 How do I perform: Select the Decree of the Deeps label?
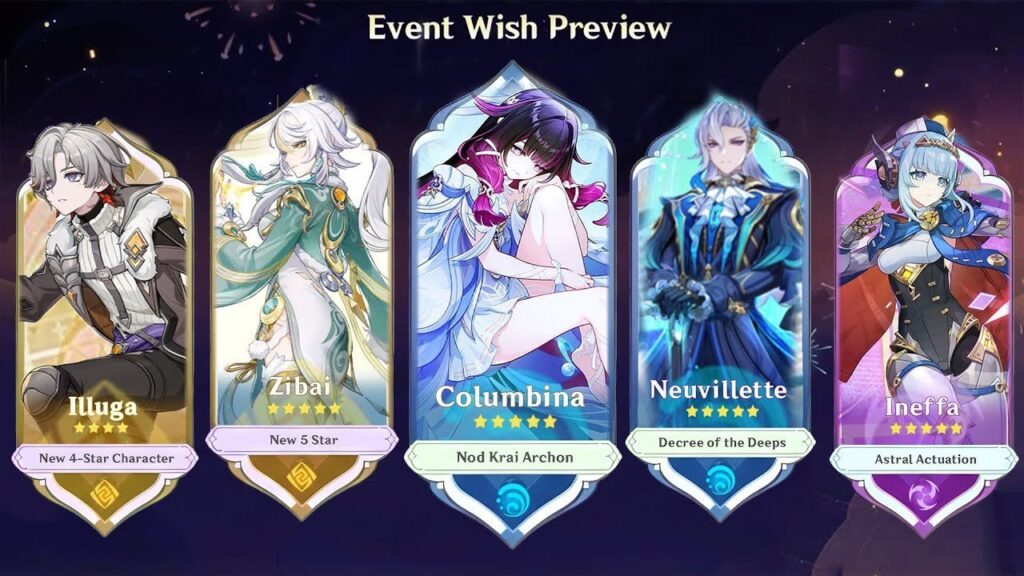coord(720,442)
